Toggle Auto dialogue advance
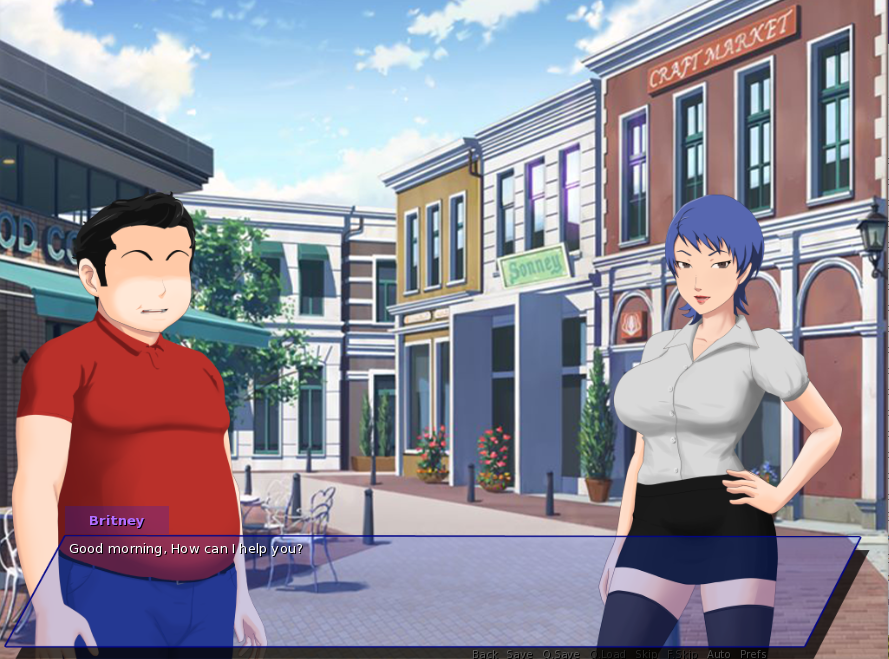 pyautogui.click(x=719, y=654)
